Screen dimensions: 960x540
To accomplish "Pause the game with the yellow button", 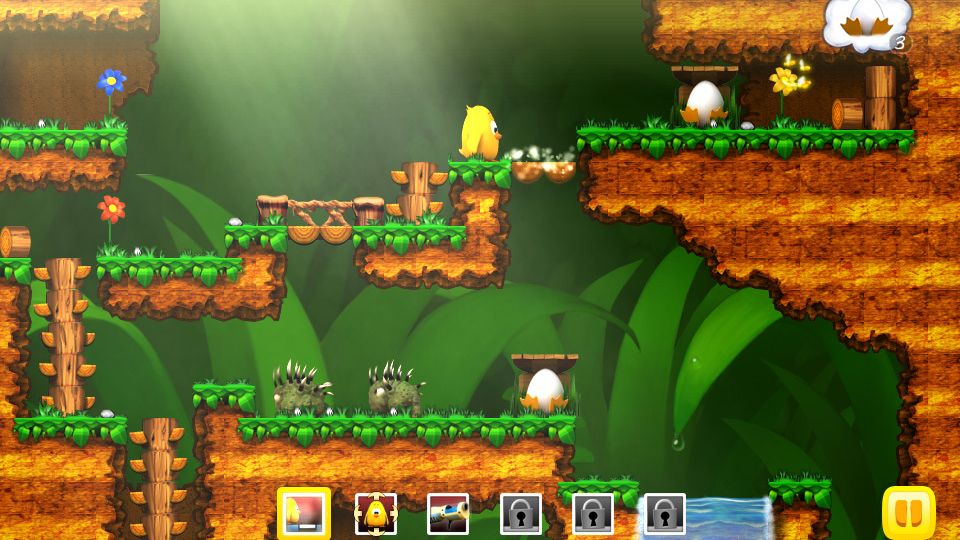I will coord(908,513).
